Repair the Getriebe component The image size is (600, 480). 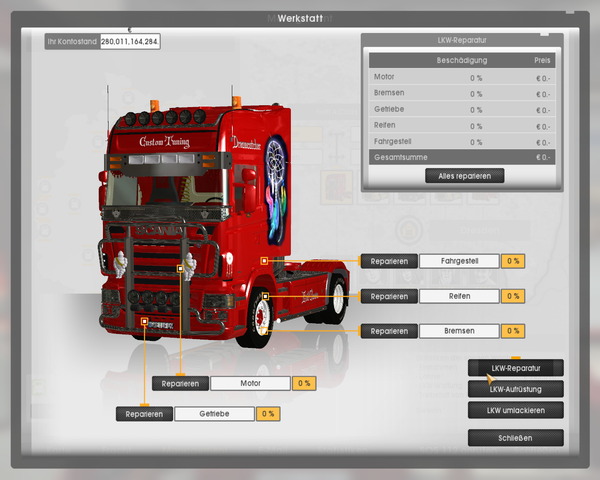(x=144, y=413)
